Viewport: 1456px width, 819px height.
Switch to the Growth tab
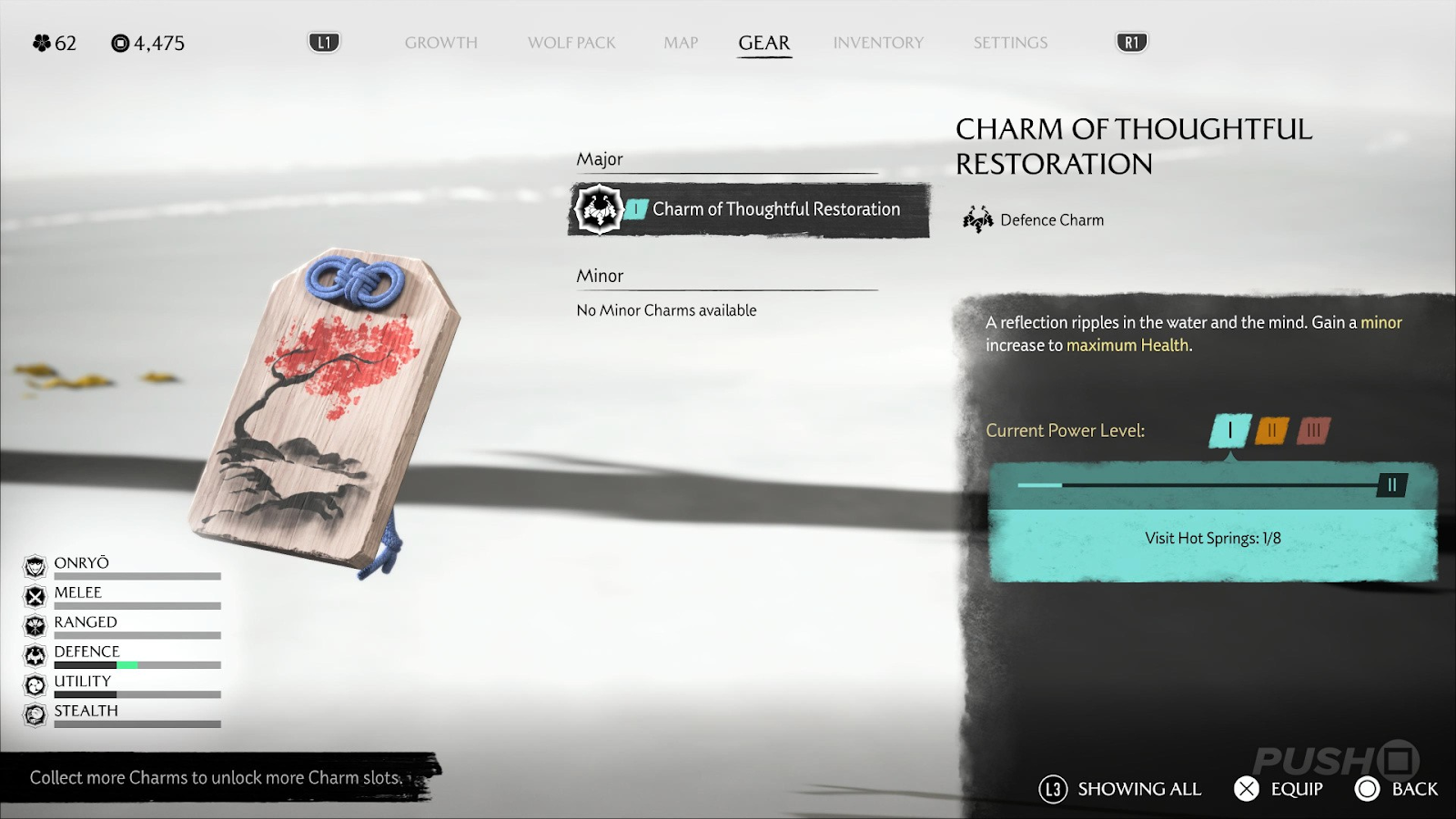(x=440, y=43)
